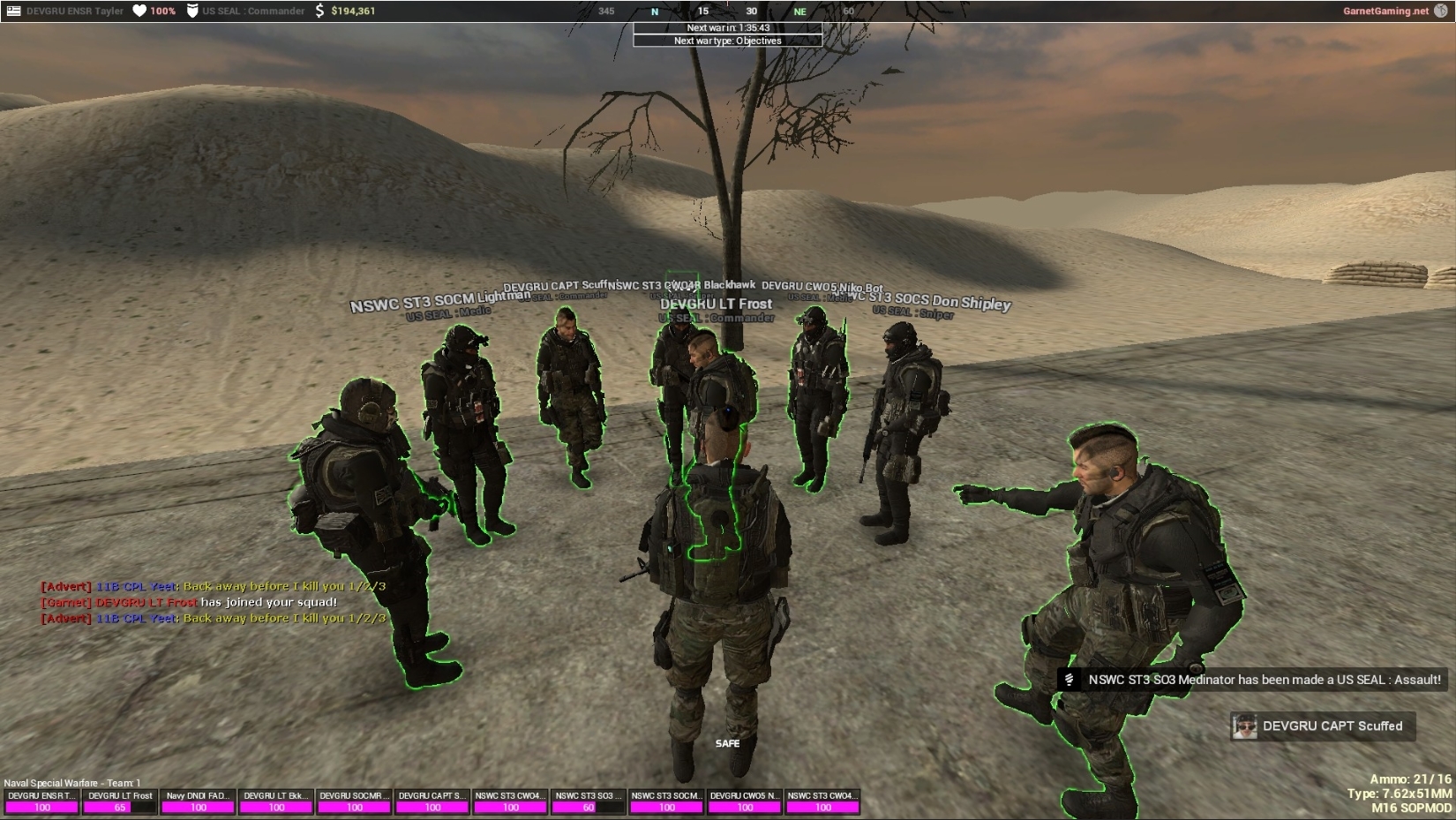1456x820 pixels.
Task: Click the shield icon beside US SEAL Commander
Action: [191, 11]
